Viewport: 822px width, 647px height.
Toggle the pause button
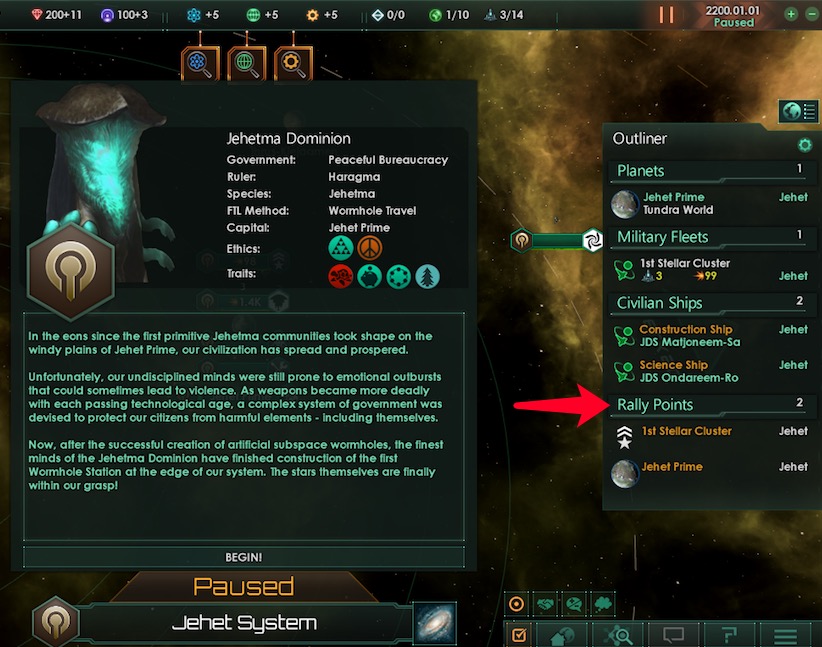click(666, 15)
